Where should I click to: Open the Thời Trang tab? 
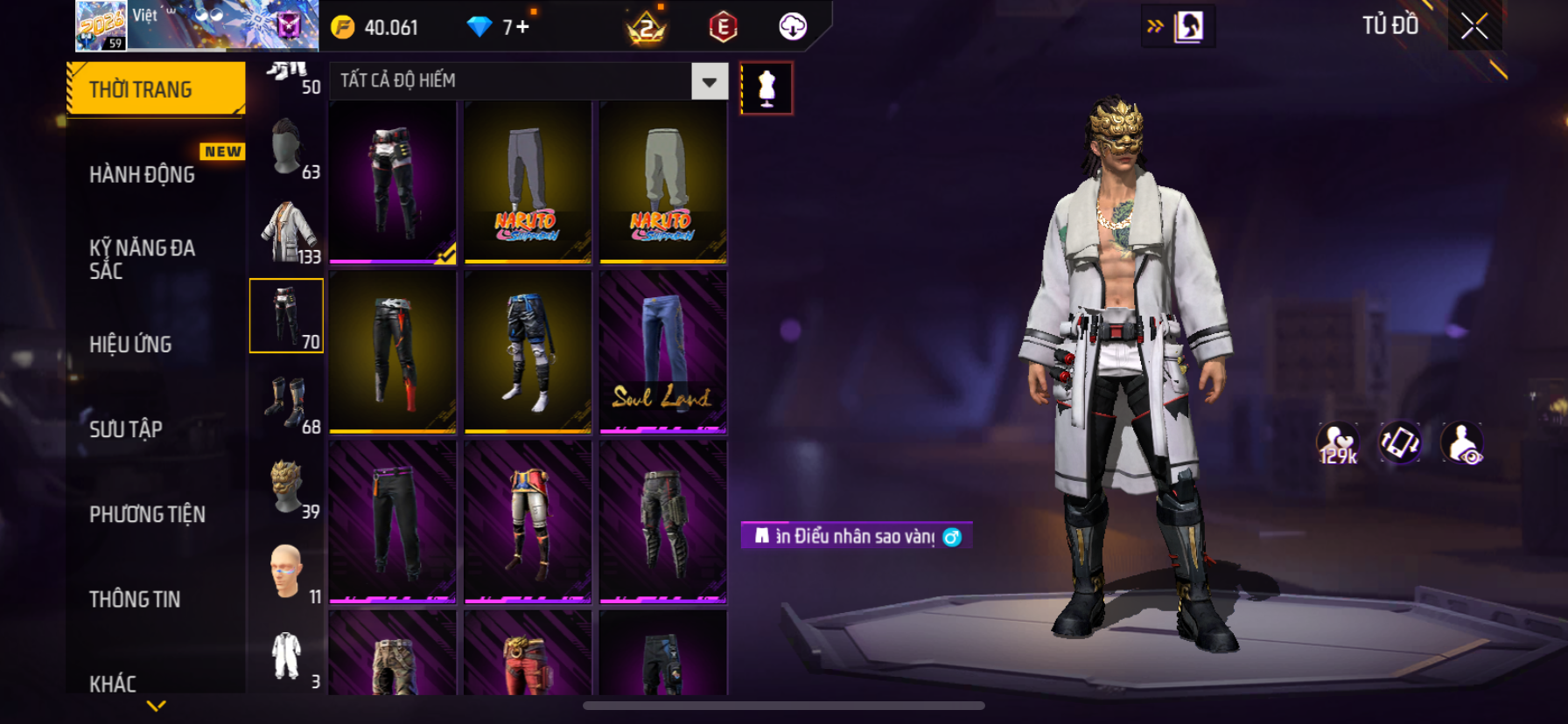[156, 89]
